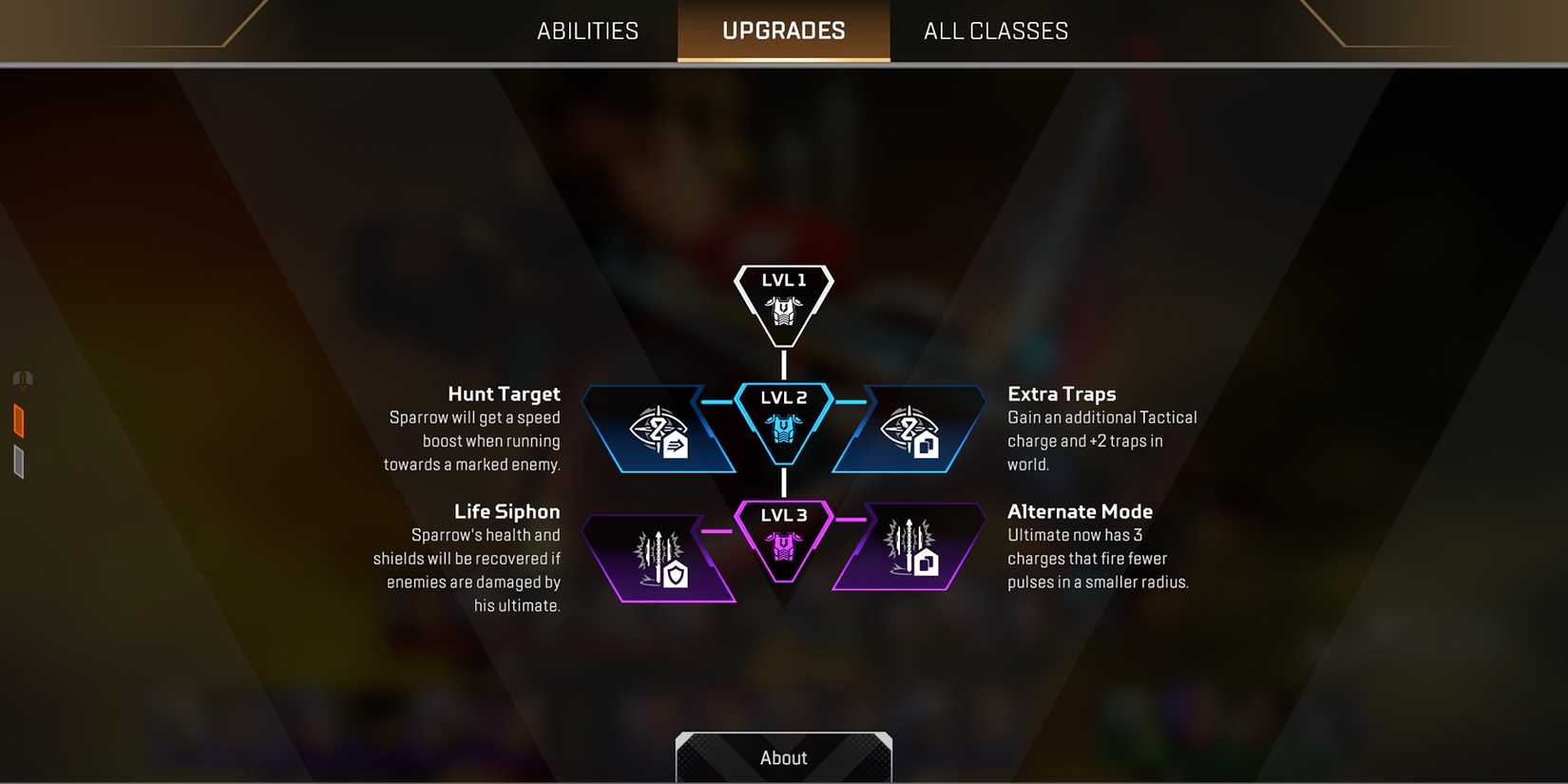Click the gray card icon on the left edge

coord(17,463)
